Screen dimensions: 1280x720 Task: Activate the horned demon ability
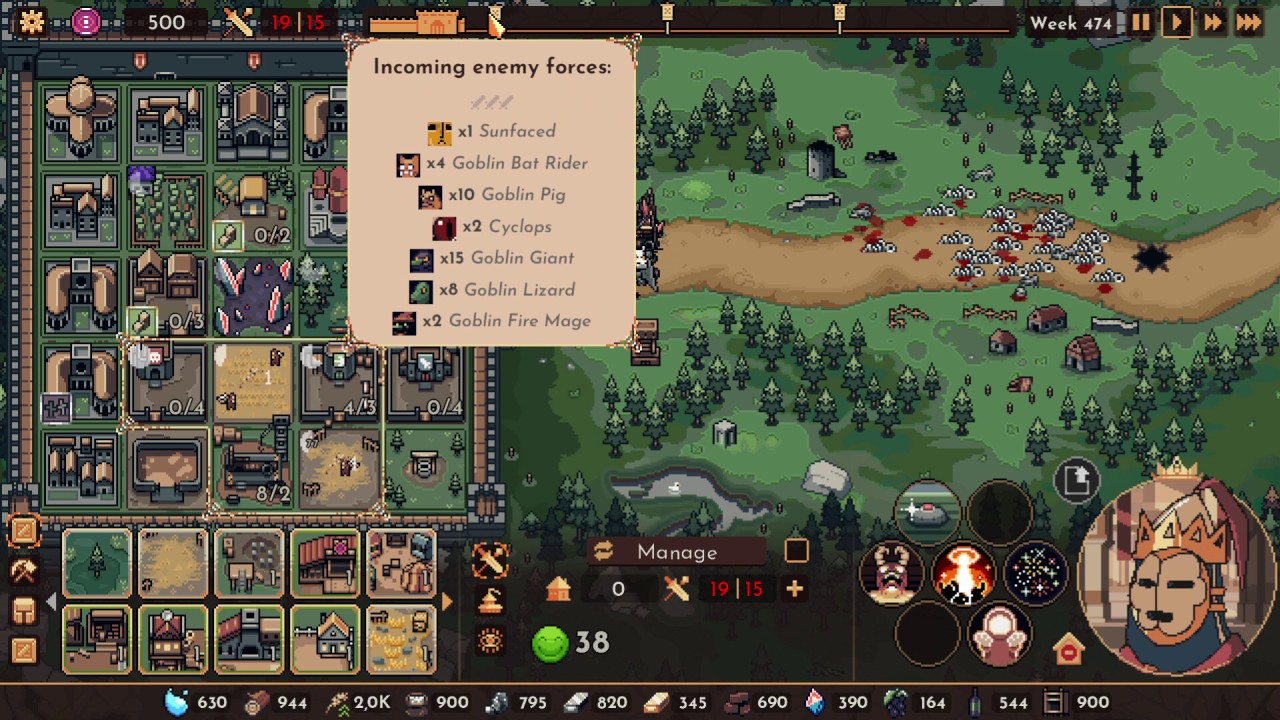(x=891, y=574)
